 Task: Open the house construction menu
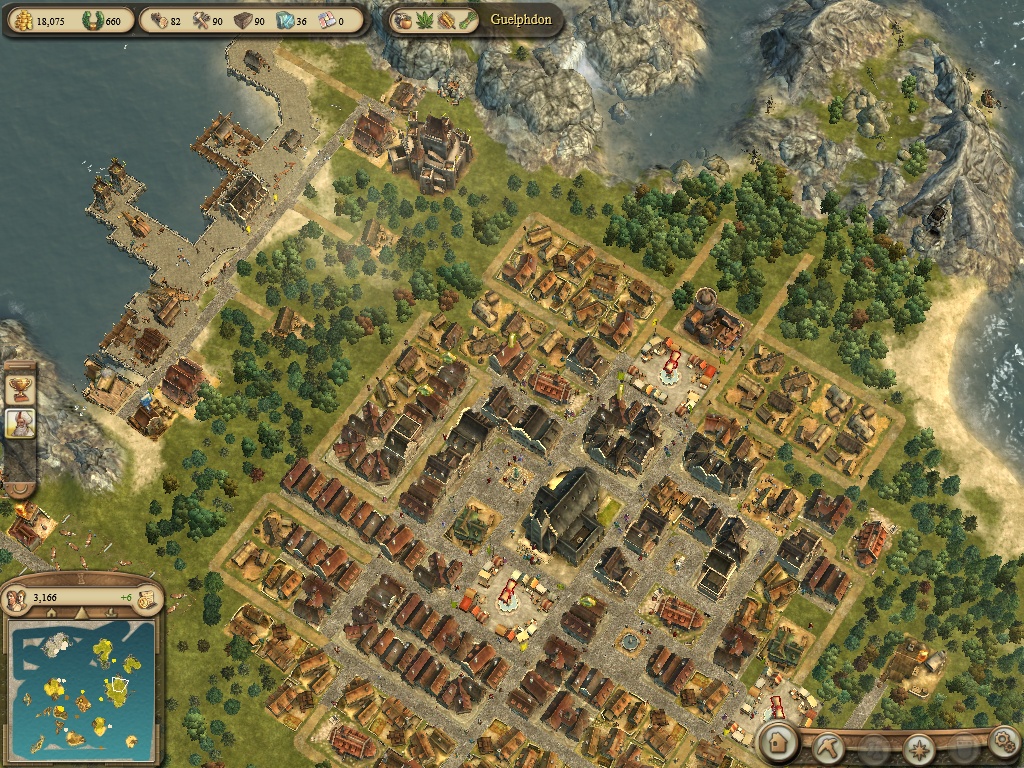coord(778,743)
